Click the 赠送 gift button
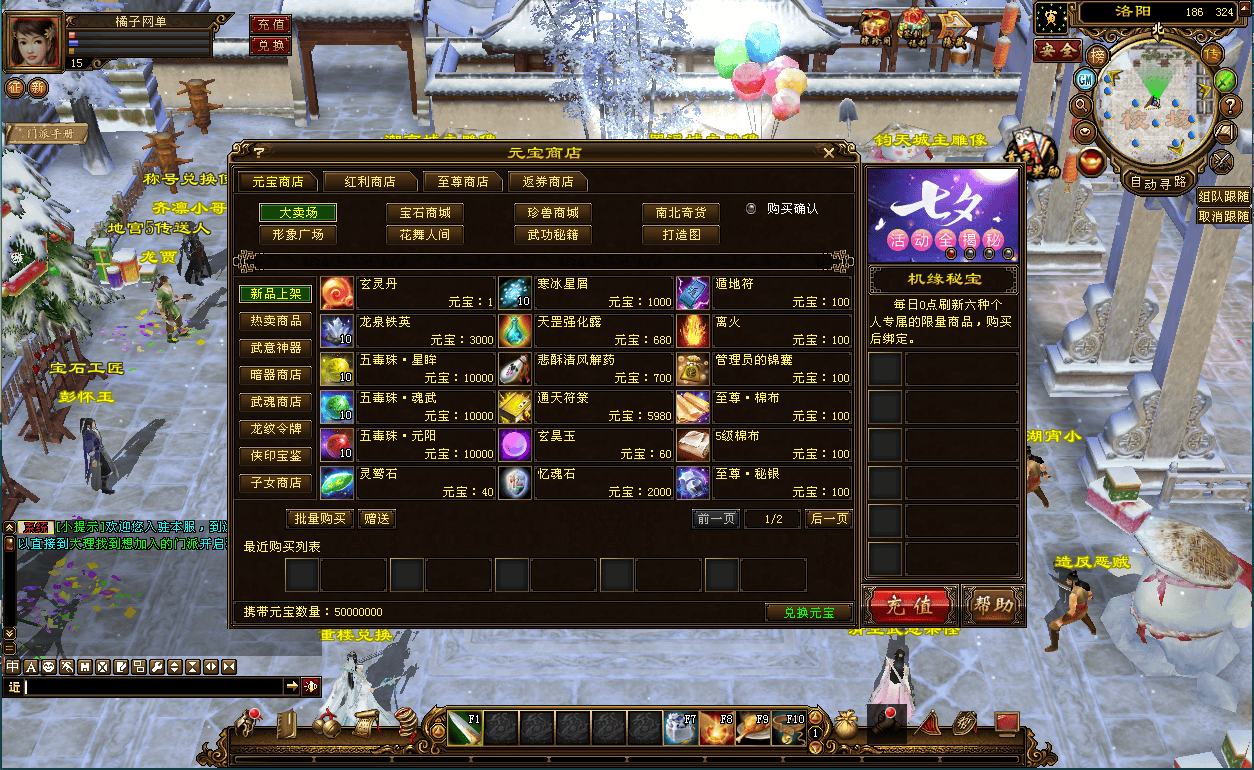Image resolution: width=1254 pixels, height=770 pixels. (377, 519)
